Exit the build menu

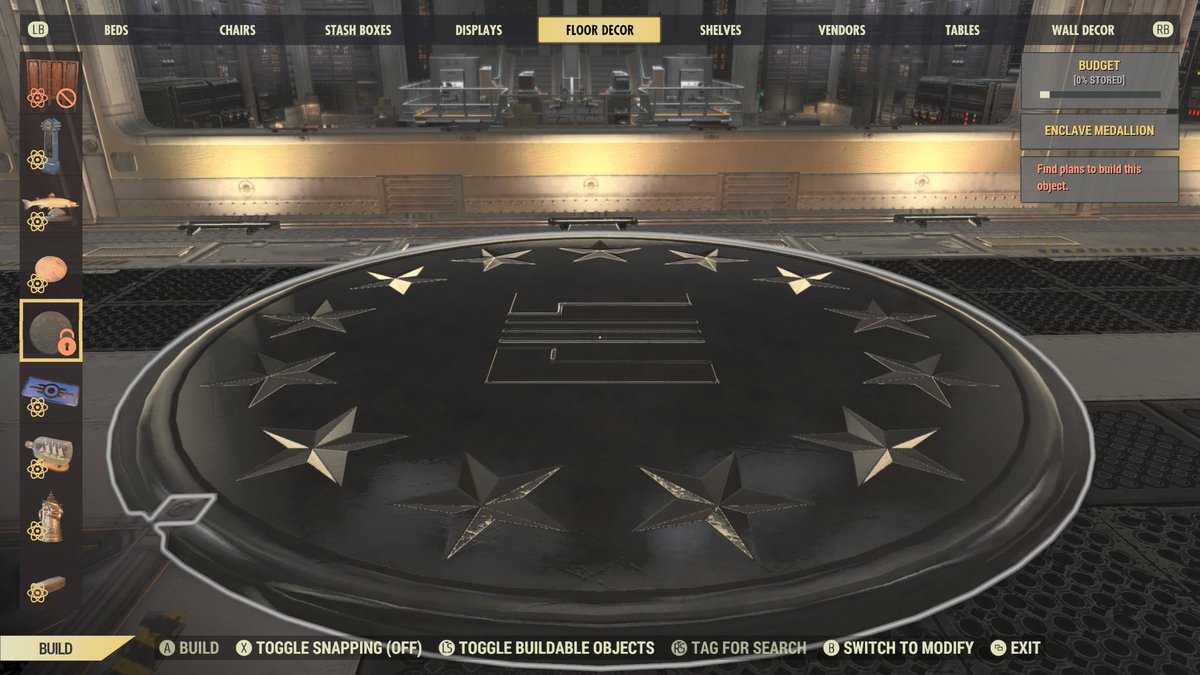click(1015, 648)
